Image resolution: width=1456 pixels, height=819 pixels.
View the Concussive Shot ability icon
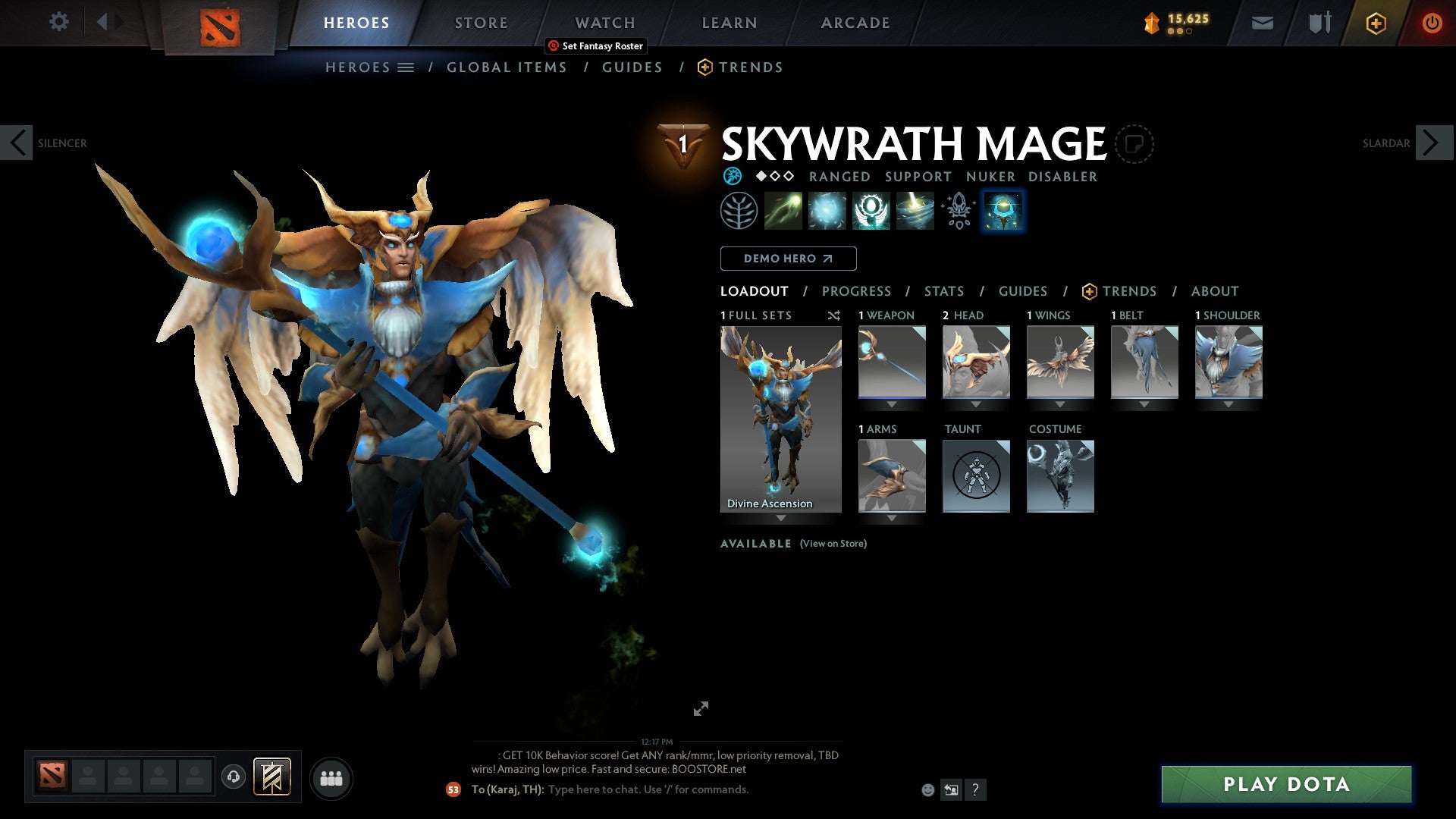828,210
